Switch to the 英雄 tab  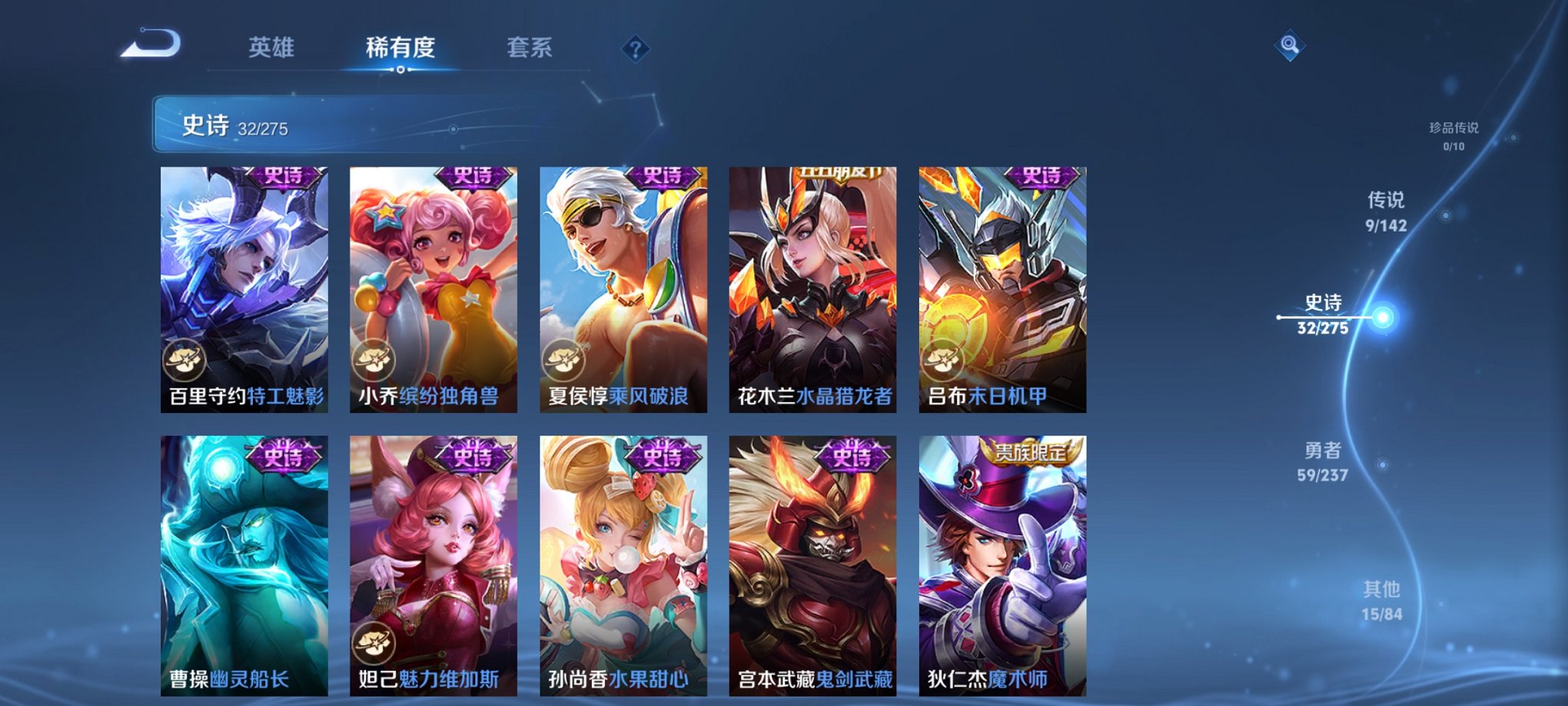click(271, 46)
